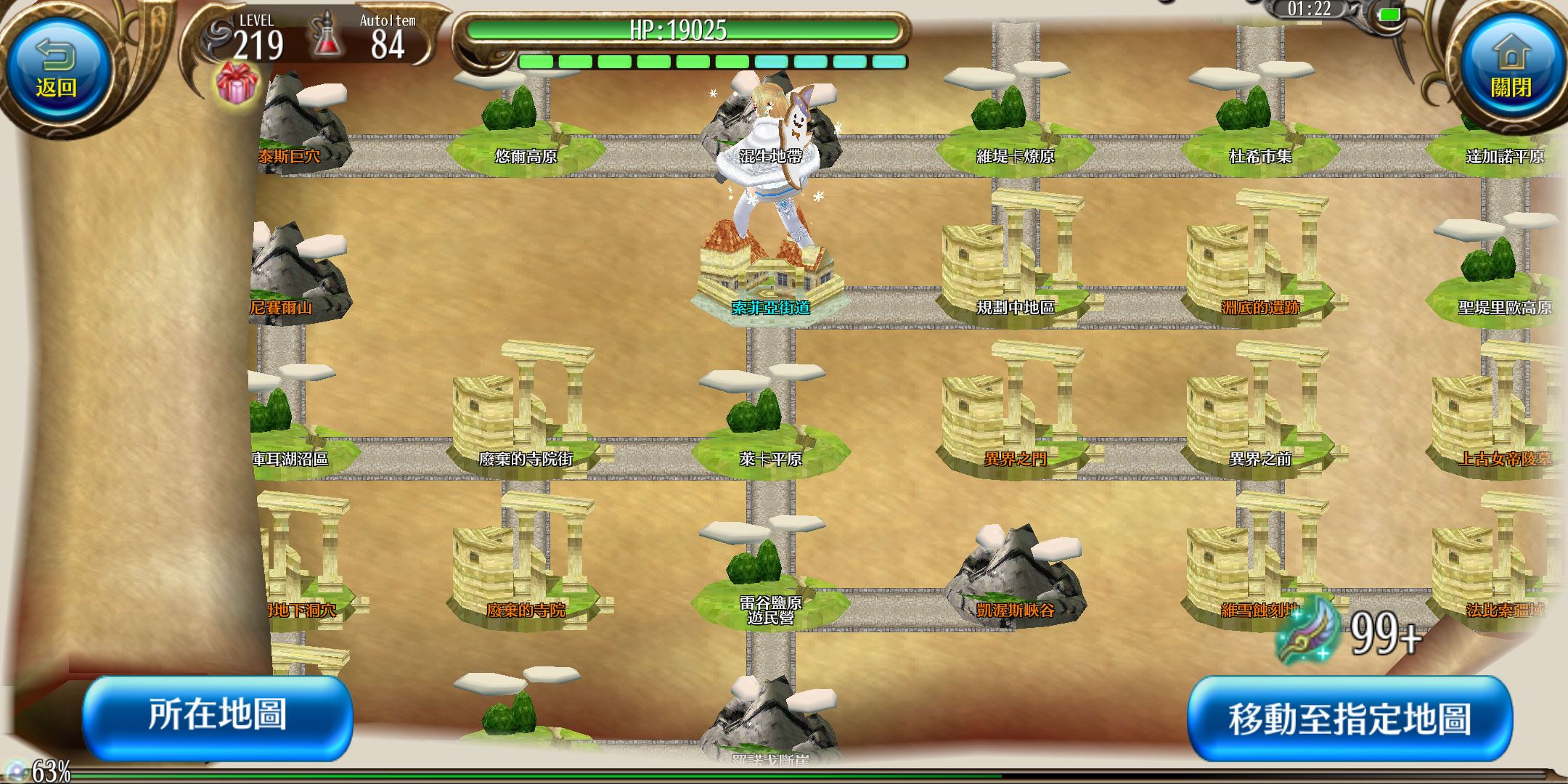Show the 所在地圖 current map
Image resolution: width=1568 pixels, height=784 pixels.
click(218, 716)
